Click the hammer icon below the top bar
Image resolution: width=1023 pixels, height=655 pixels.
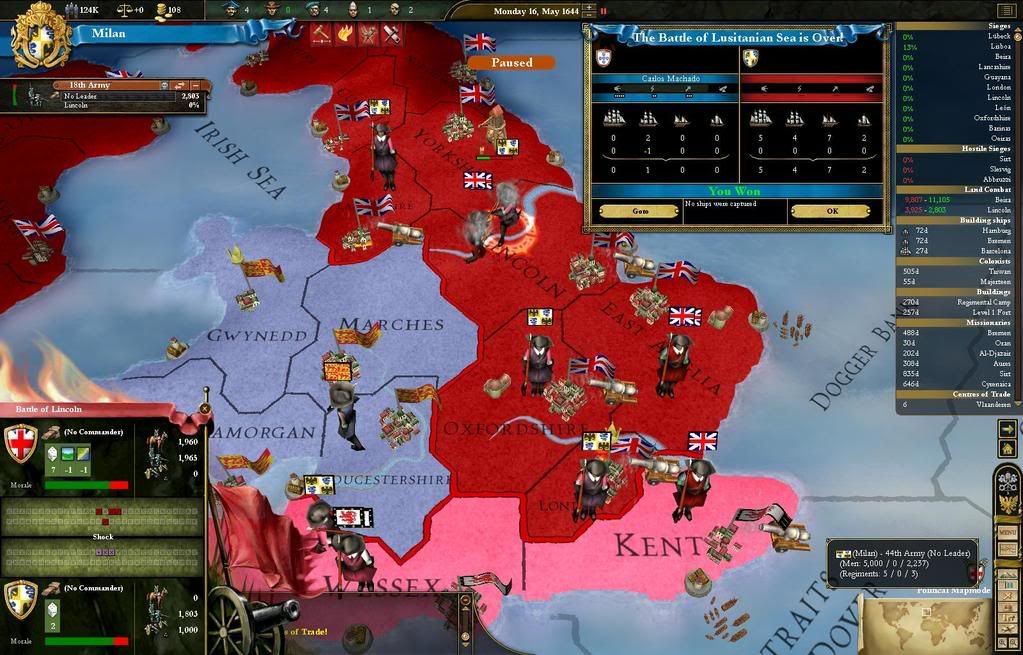[x=321, y=34]
